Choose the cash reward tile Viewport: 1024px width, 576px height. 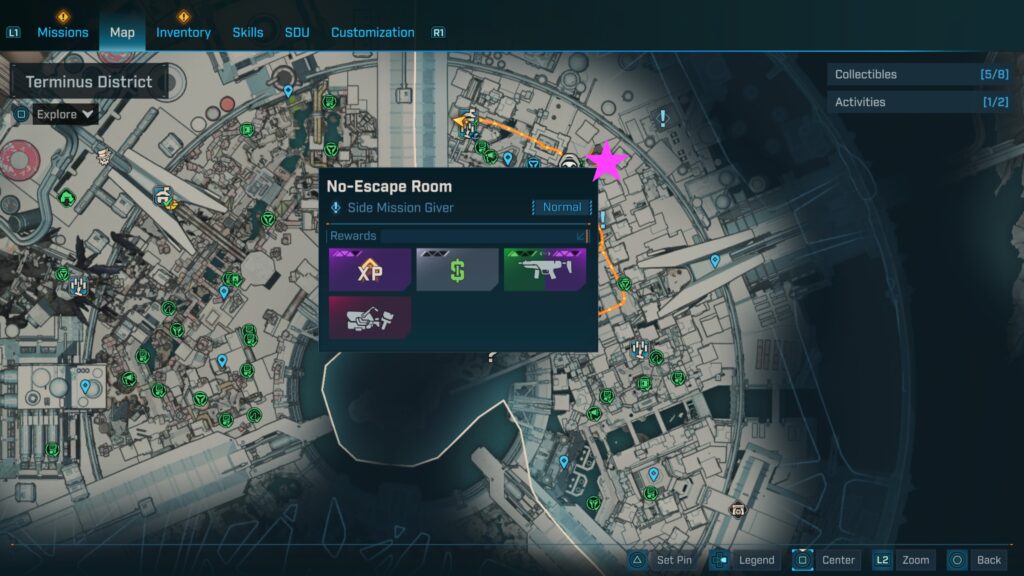tap(457, 270)
